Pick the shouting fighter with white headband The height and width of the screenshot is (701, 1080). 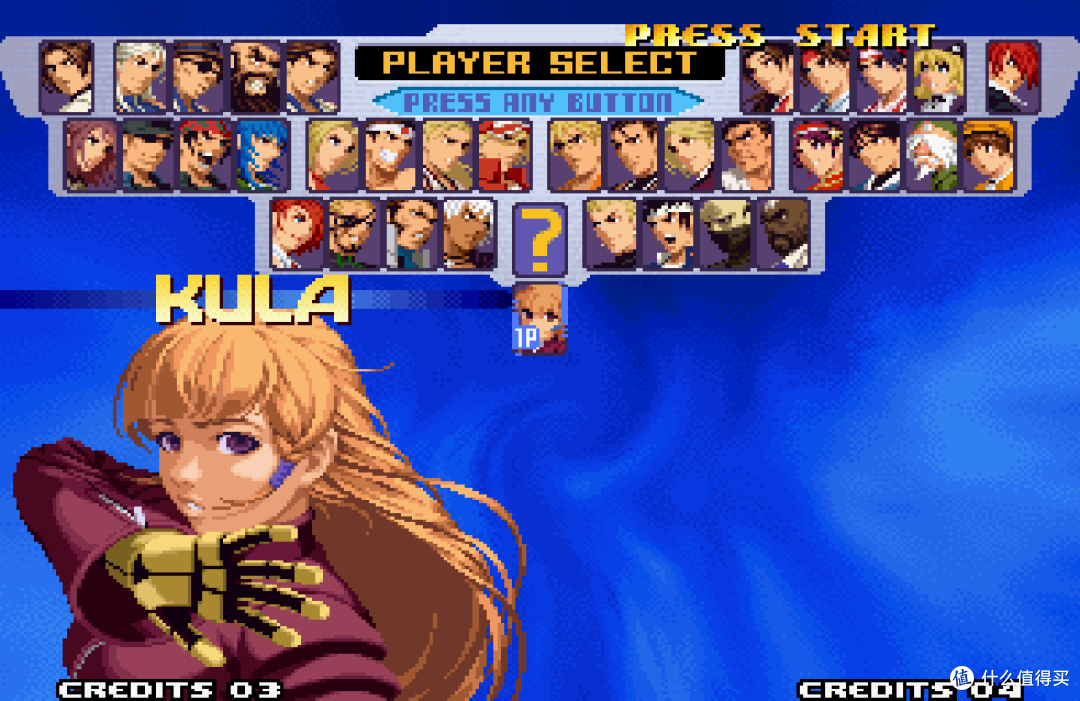667,233
